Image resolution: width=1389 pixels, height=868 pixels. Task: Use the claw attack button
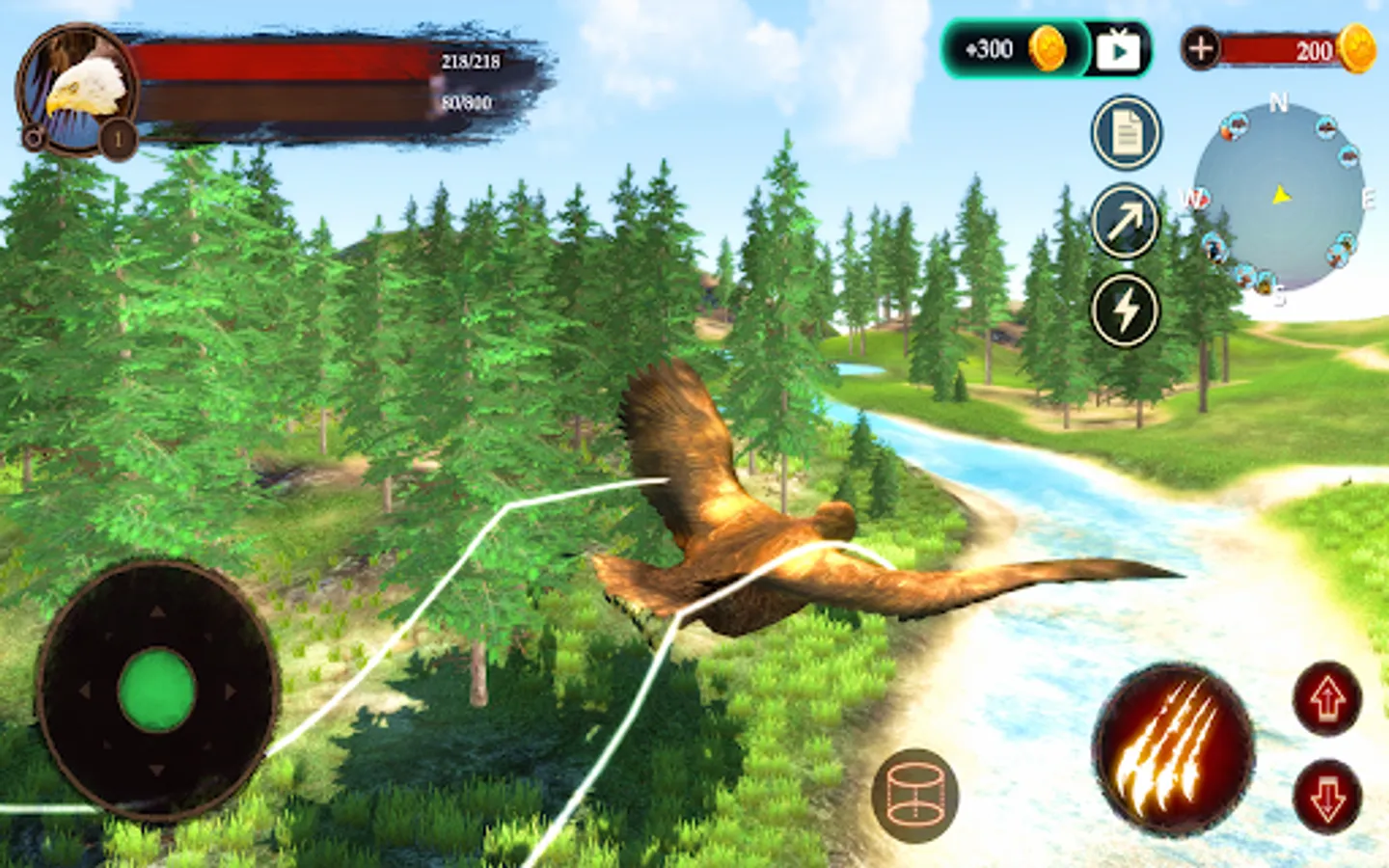click(x=1172, y=746)
